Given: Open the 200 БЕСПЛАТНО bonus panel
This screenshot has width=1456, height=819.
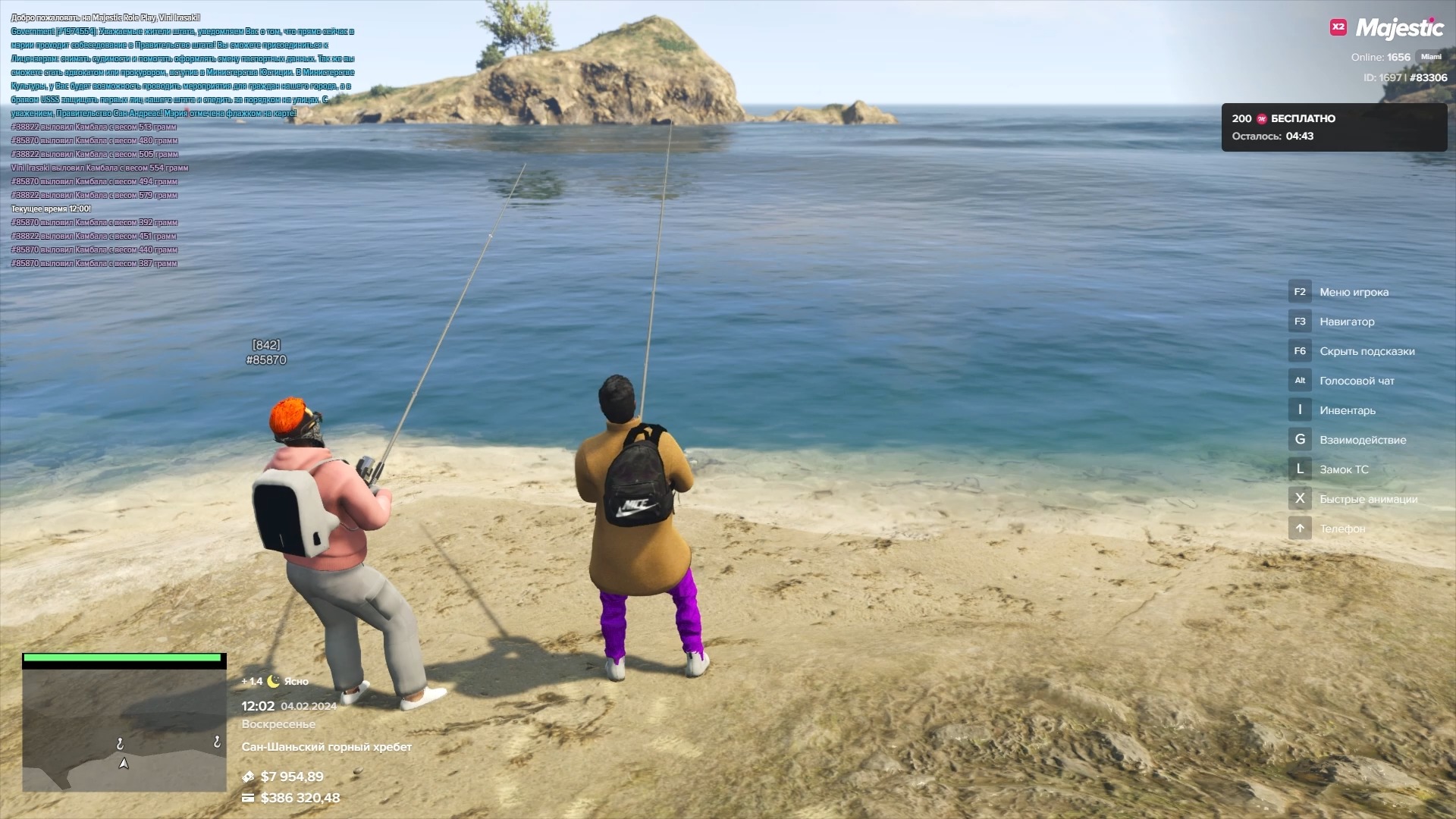Looking at the screenshot, I should pyautogui.click(x=1333, y=127).
